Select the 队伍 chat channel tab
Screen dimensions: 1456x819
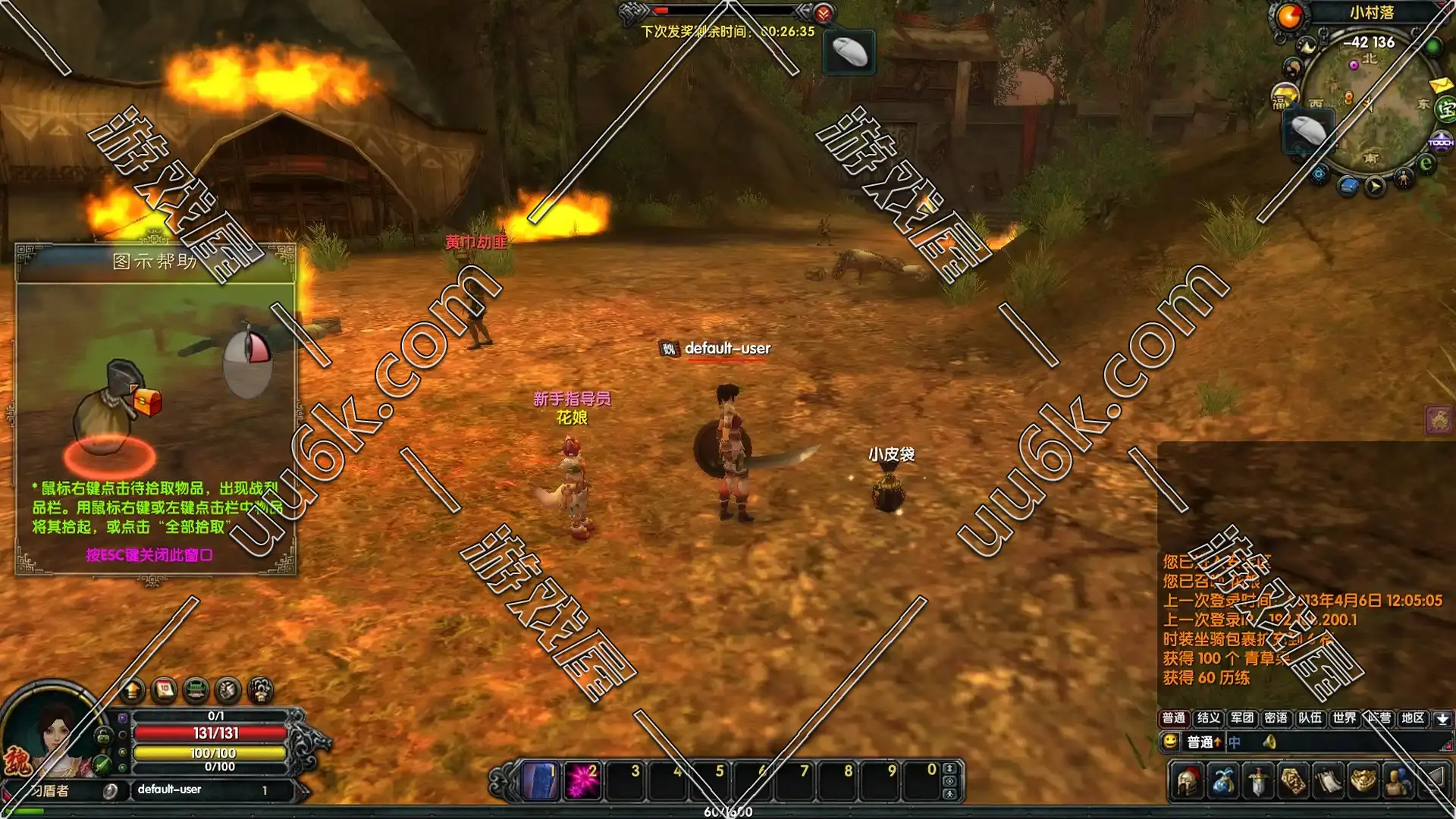[1310, 717]
